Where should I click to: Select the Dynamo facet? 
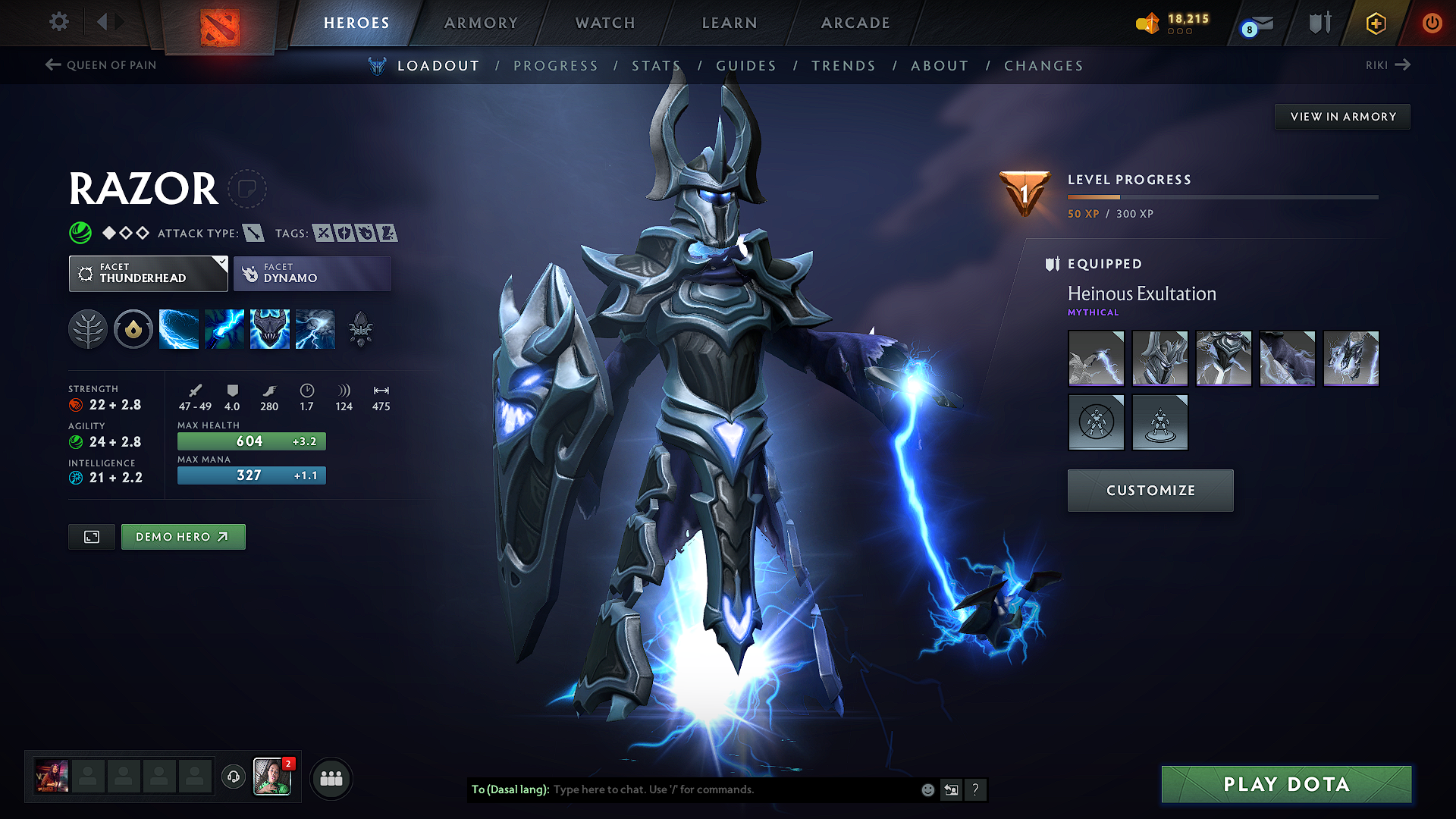coord(312,273)
